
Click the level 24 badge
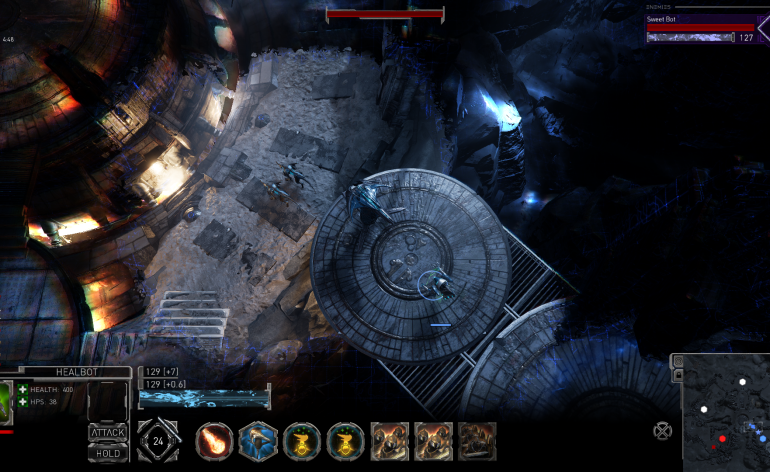[158, 441]
